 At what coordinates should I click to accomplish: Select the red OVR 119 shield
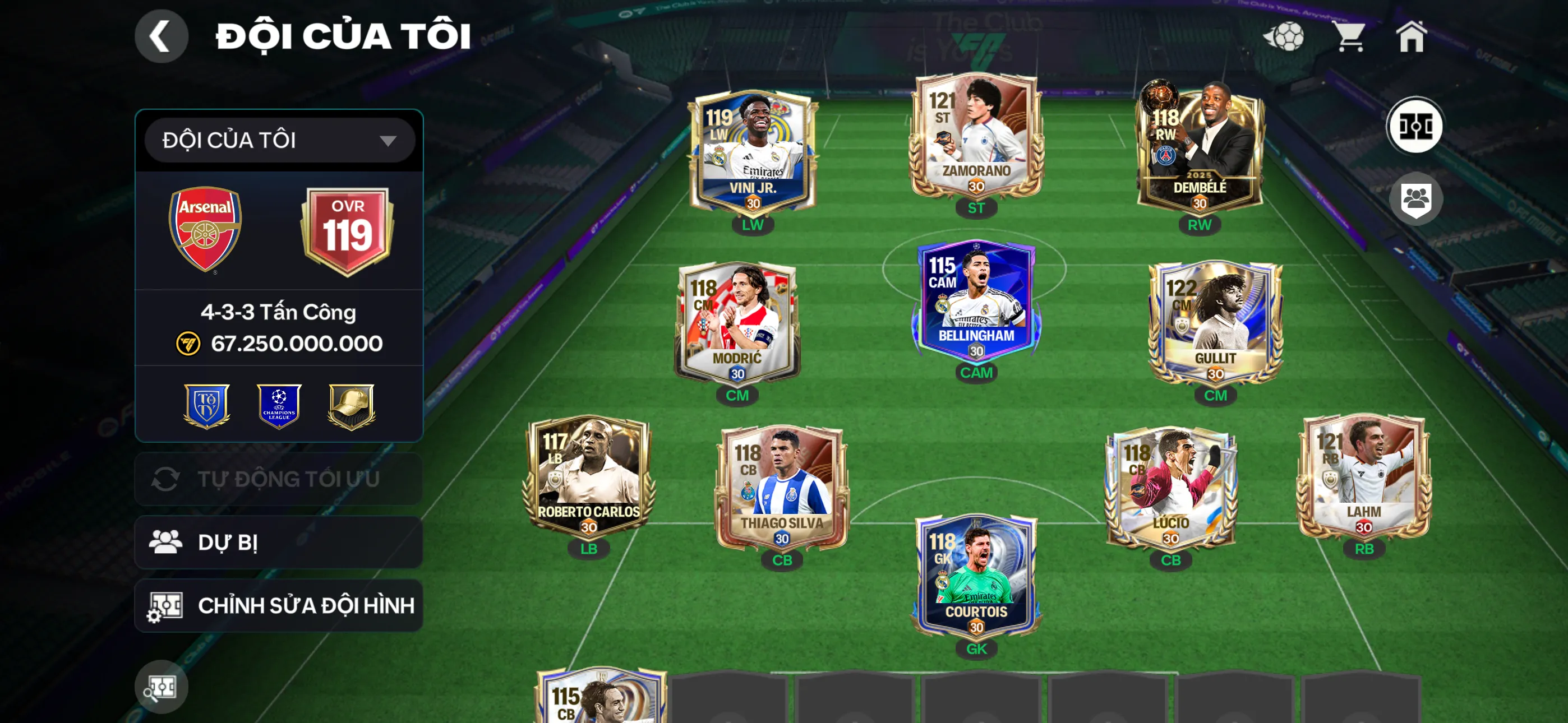(347, 229)
